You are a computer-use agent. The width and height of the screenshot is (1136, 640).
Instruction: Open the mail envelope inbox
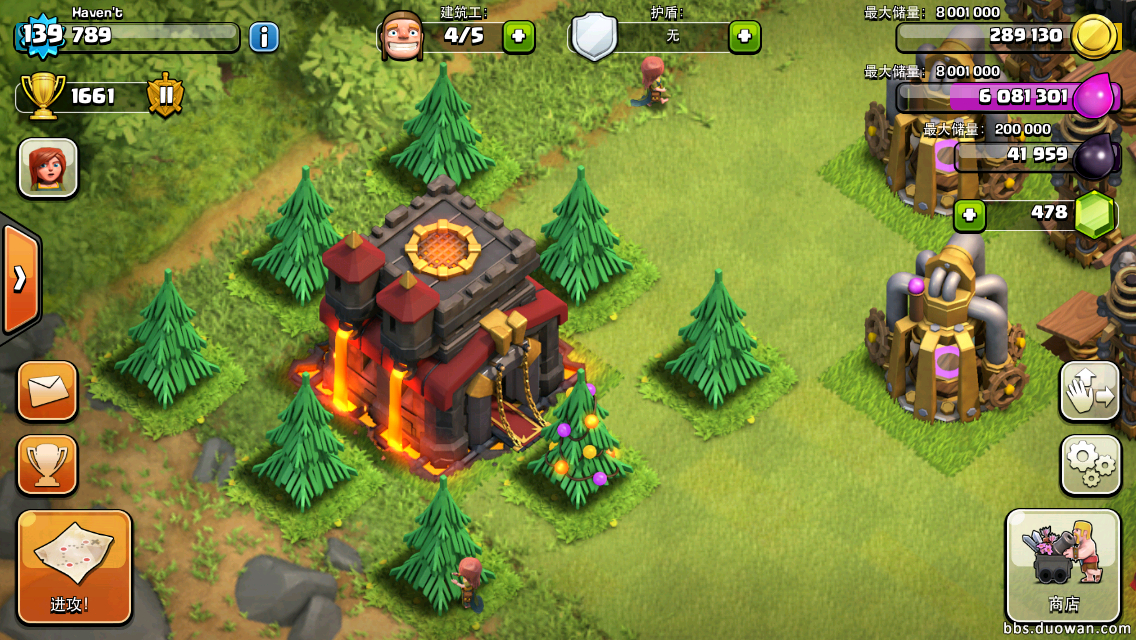(x=47, y=390)
